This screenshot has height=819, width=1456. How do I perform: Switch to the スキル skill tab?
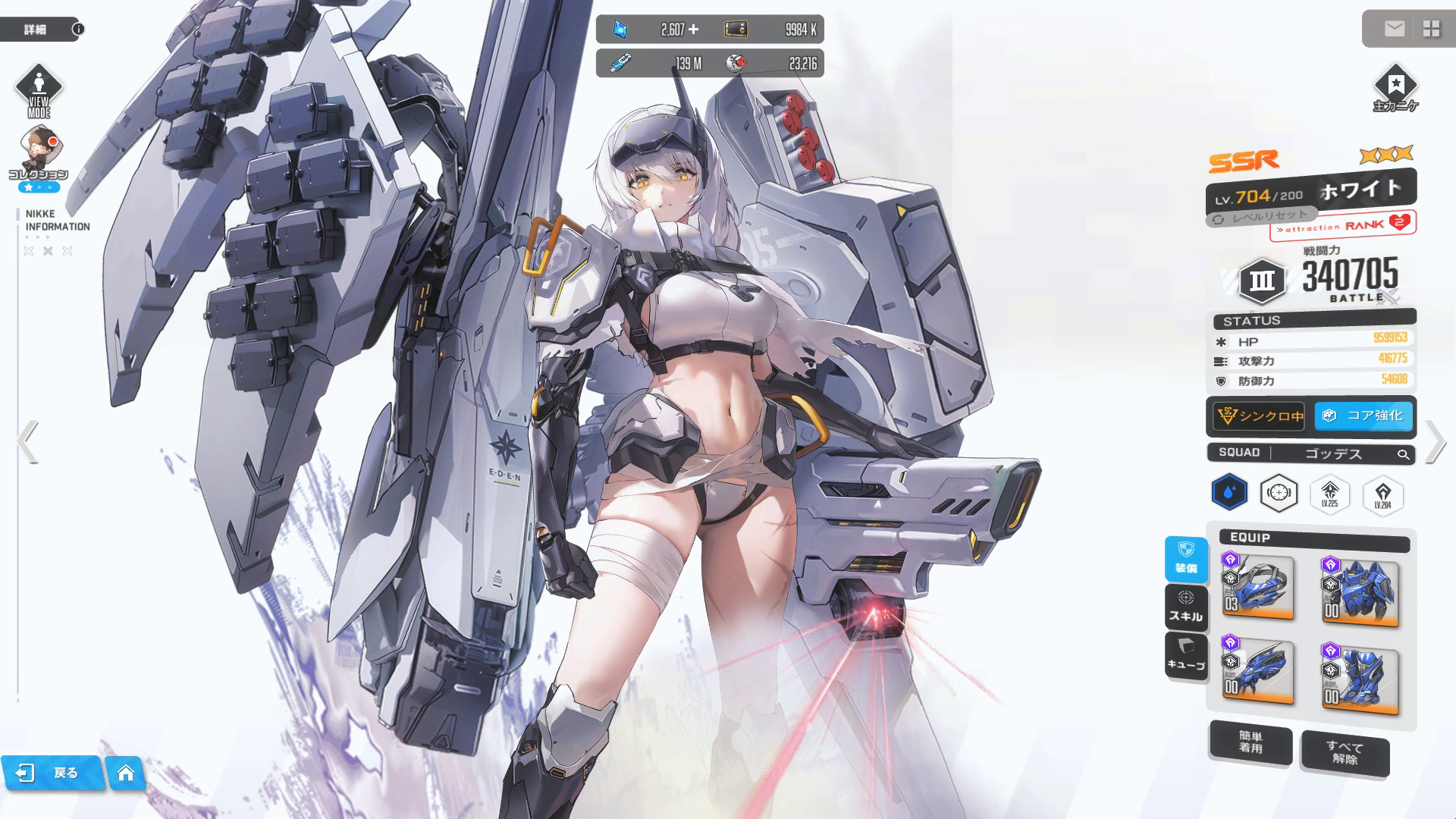(1186, 607)
